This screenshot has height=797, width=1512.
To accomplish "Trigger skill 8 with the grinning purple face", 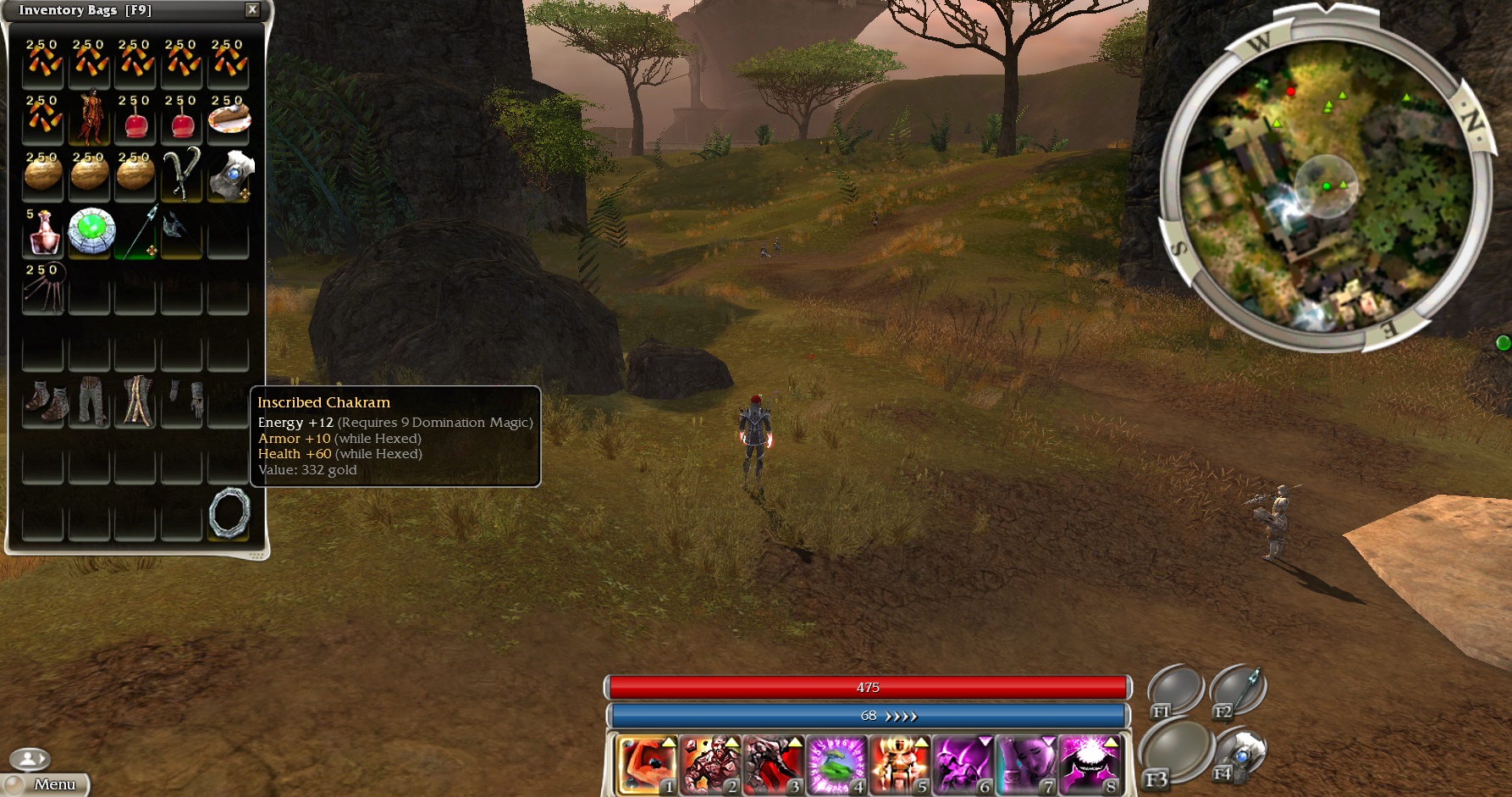I will [x=1090, y=766].
